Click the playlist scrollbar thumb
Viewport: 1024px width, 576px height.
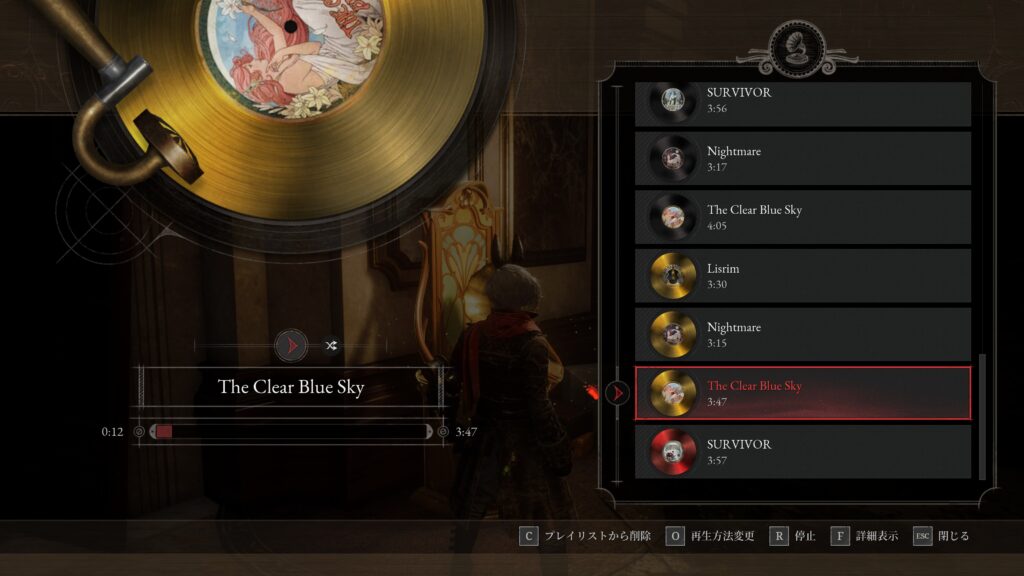pyautogui.click(x=982, y=415)
